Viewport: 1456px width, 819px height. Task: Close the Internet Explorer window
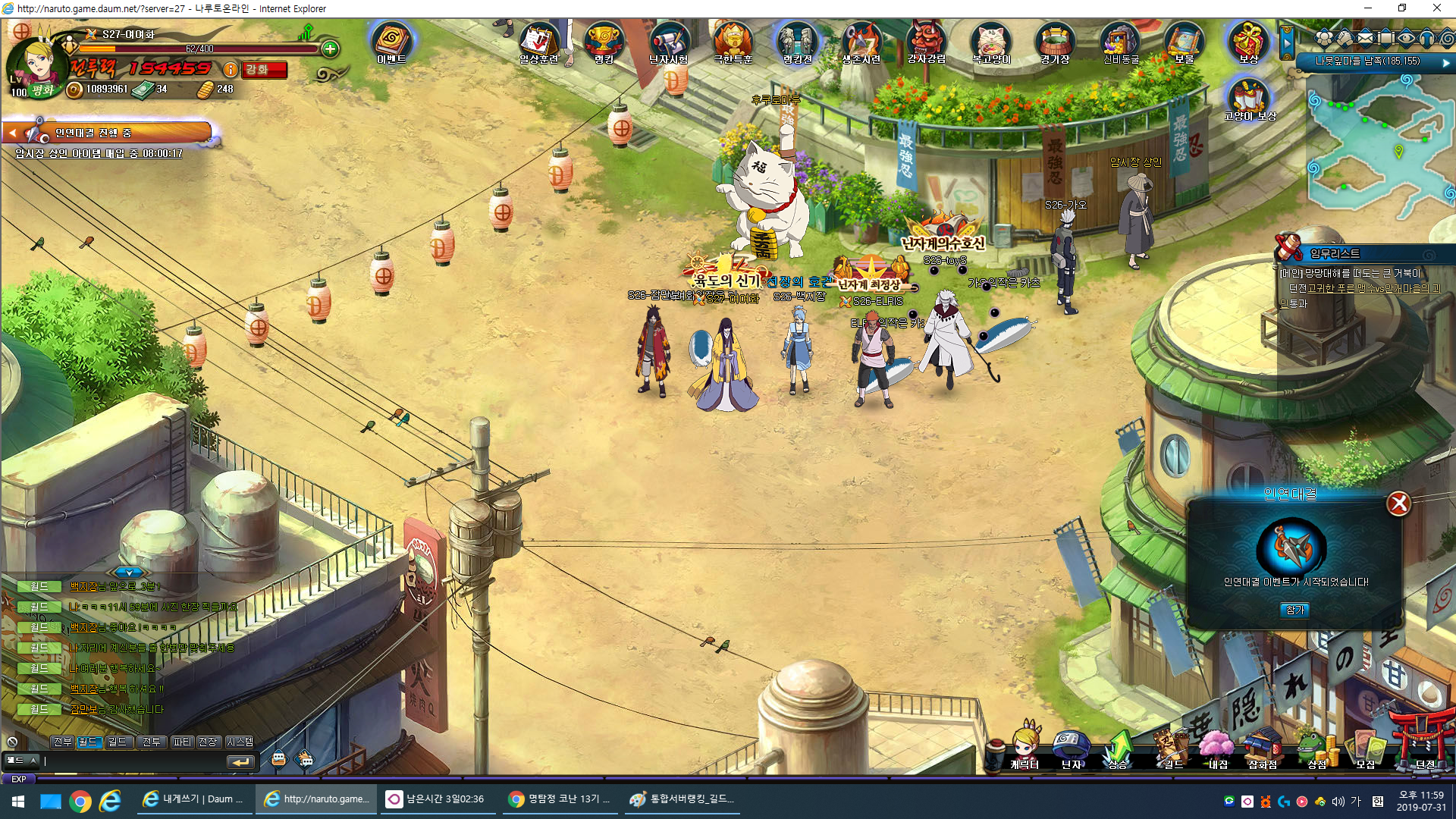coord(1436,8)
